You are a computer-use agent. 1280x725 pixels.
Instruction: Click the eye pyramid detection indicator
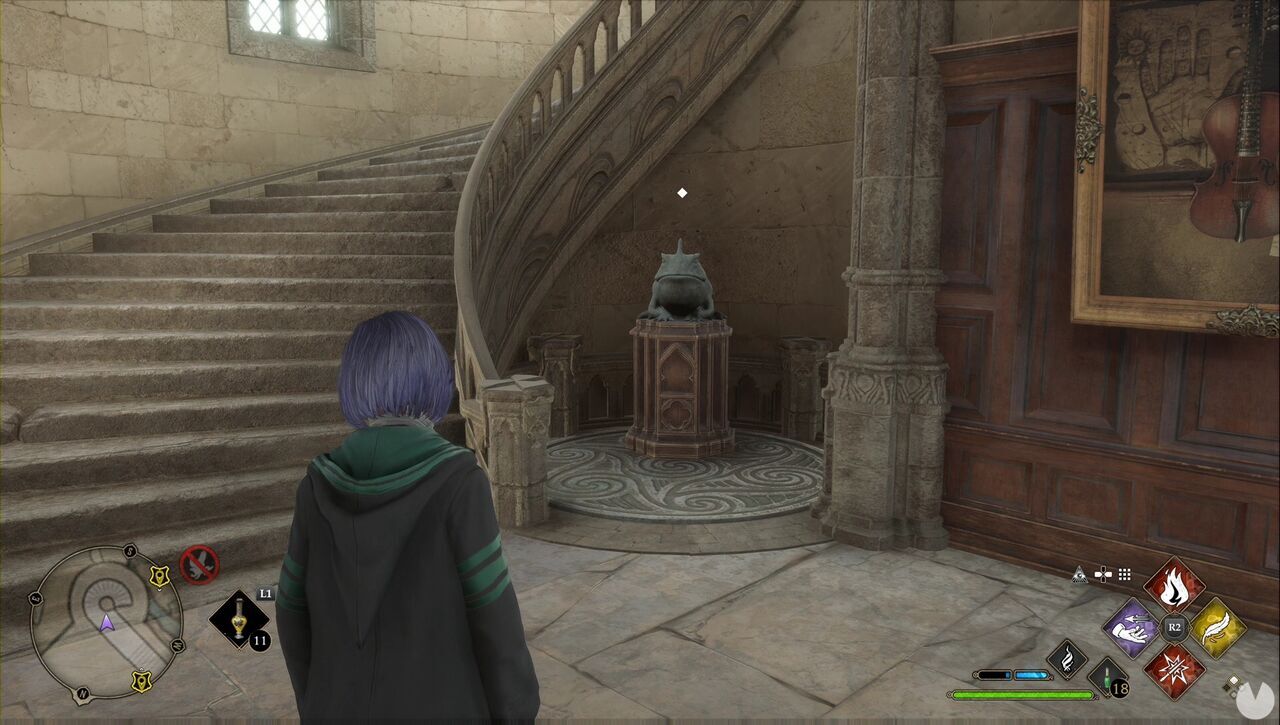click(x=1081, y=574)
